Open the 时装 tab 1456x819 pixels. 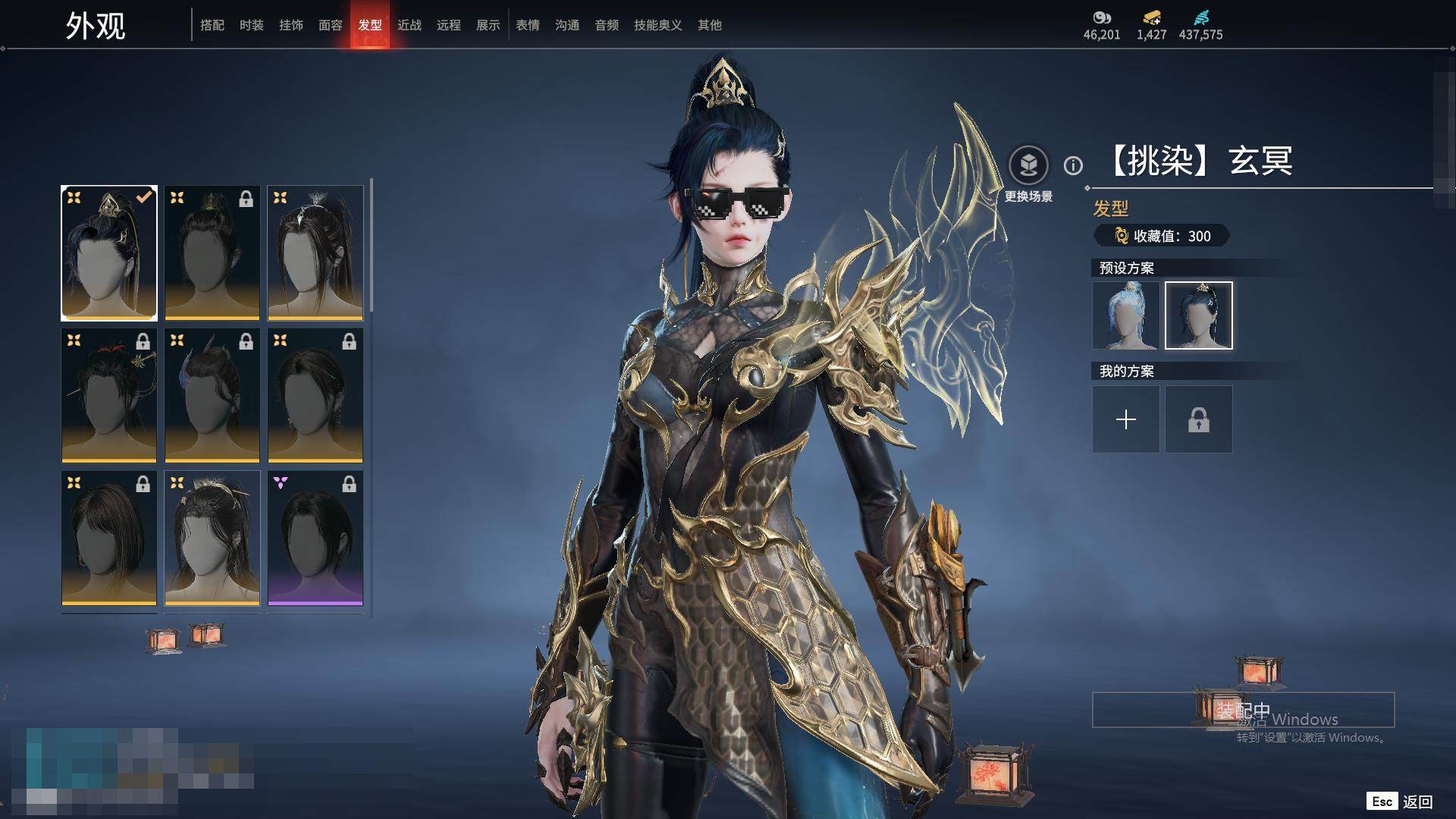point(252,25)
